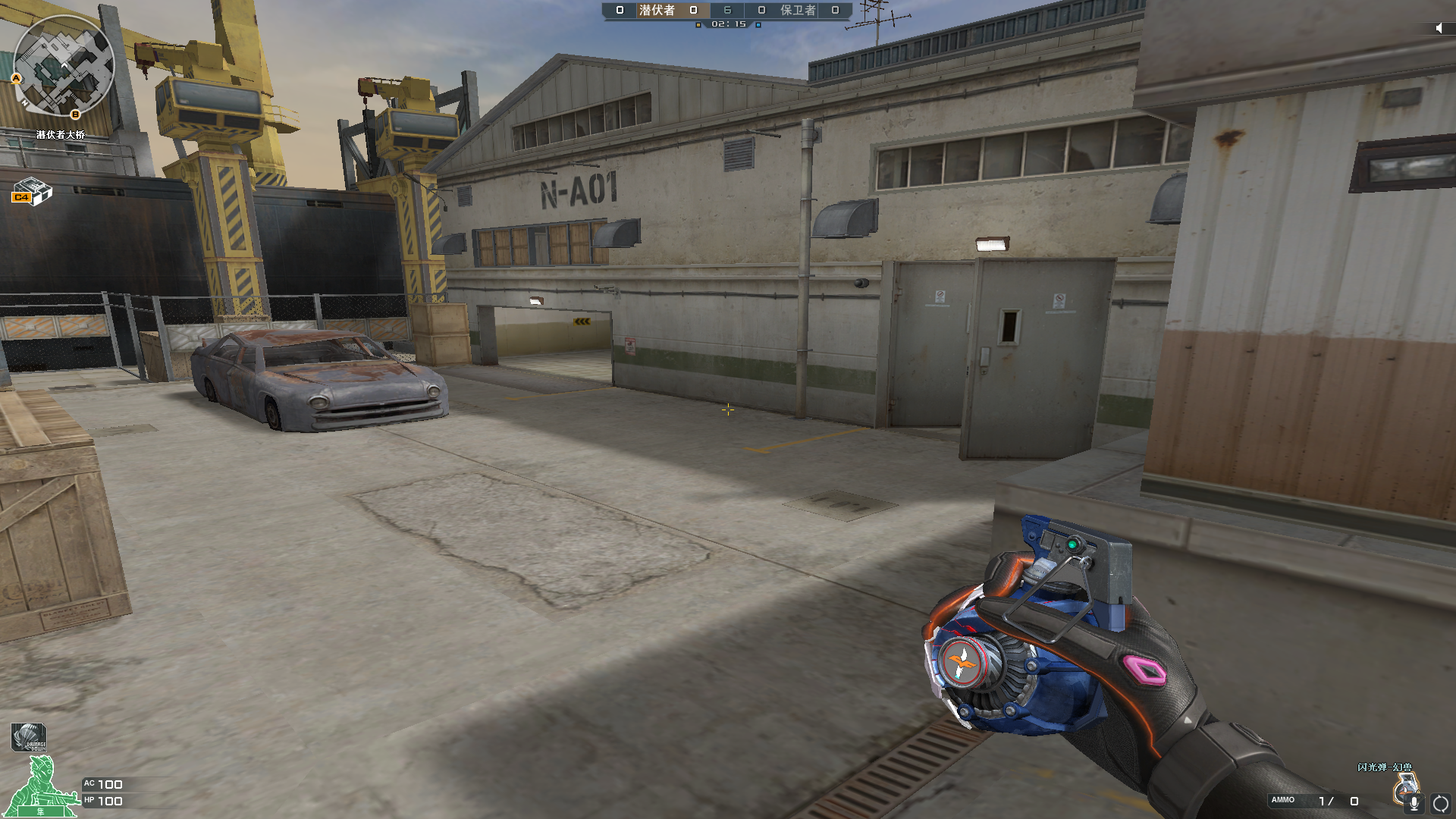Select the flashbang grenade weapon icon

[x=1403, y=785]
